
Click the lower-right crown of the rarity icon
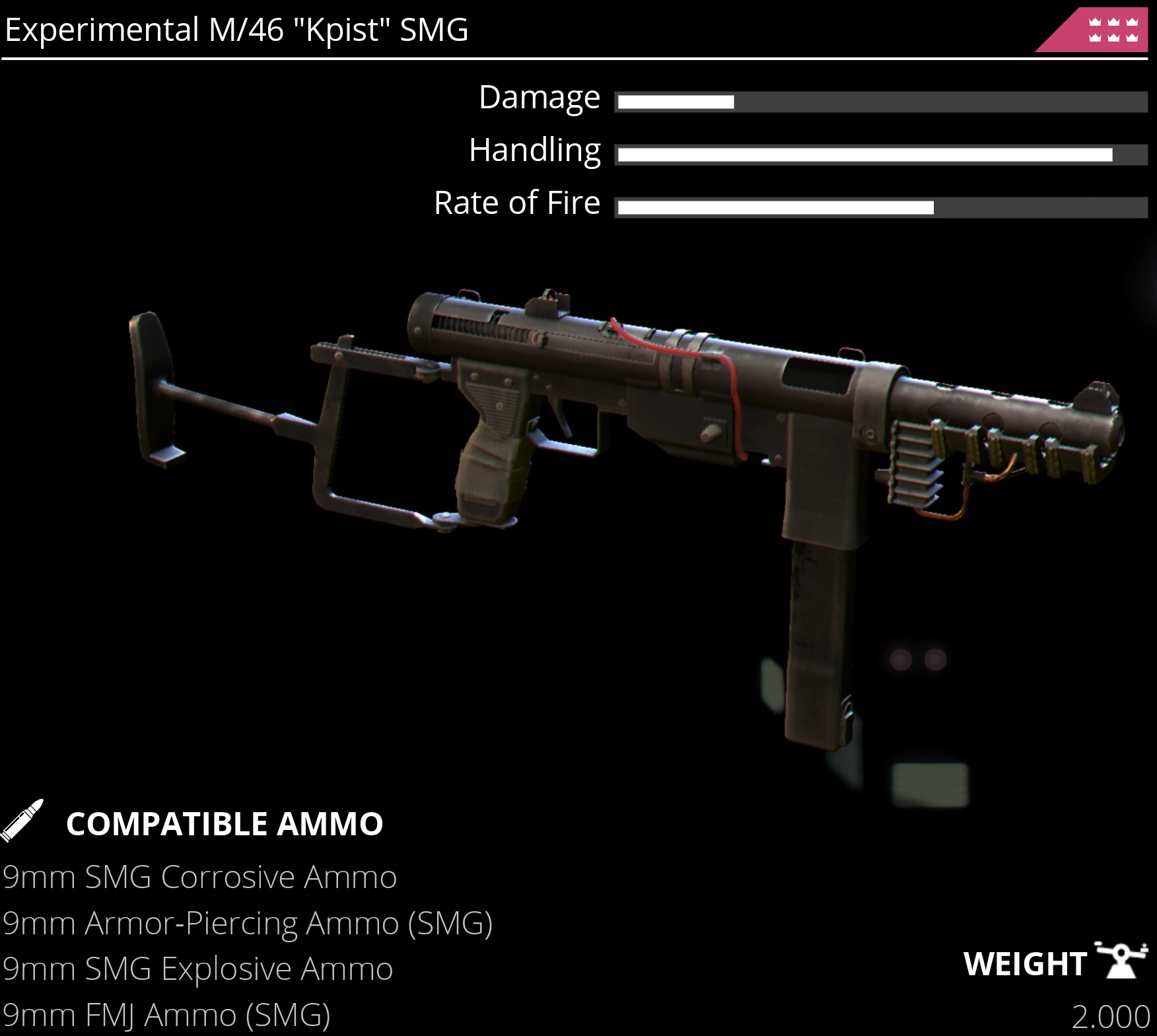click(1132, 39)
